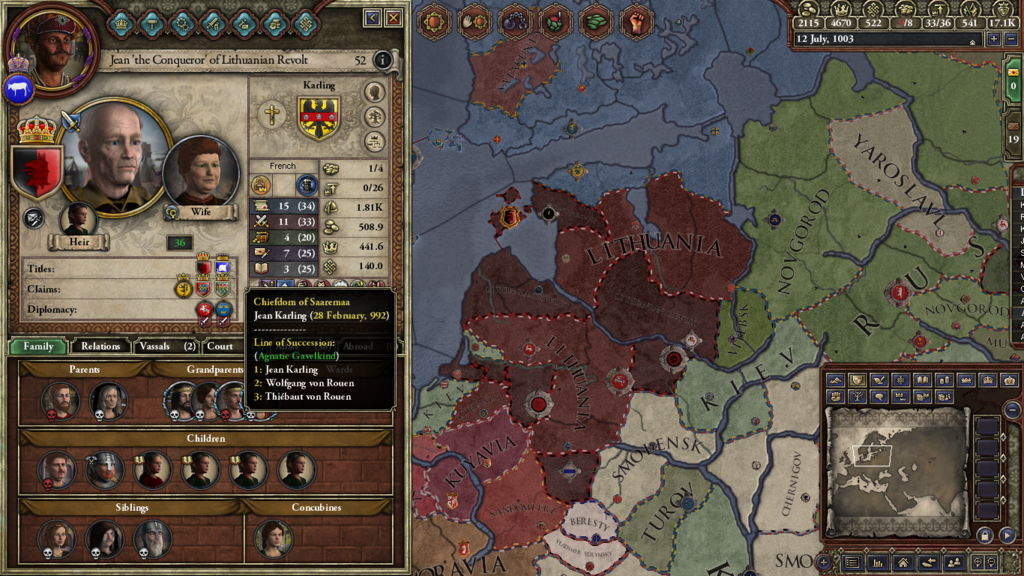Open the character info 'i' button
This screenshot has height=576, width=1024.
(382, 60)
